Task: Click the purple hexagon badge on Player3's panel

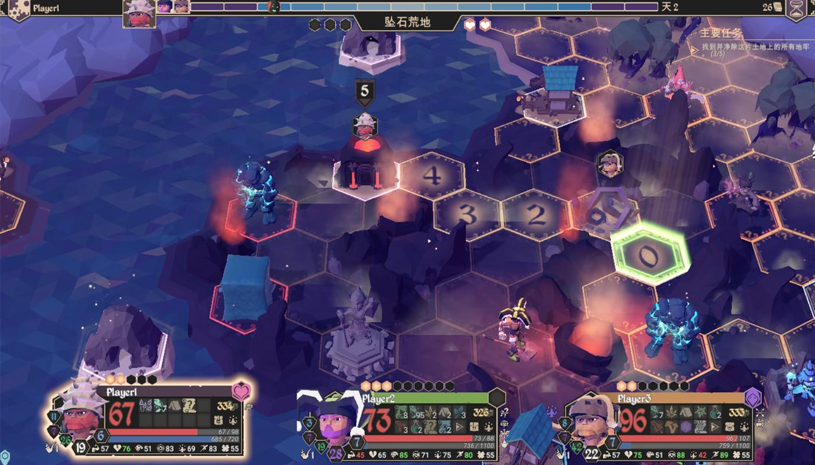Action: [x=753, y=398]
